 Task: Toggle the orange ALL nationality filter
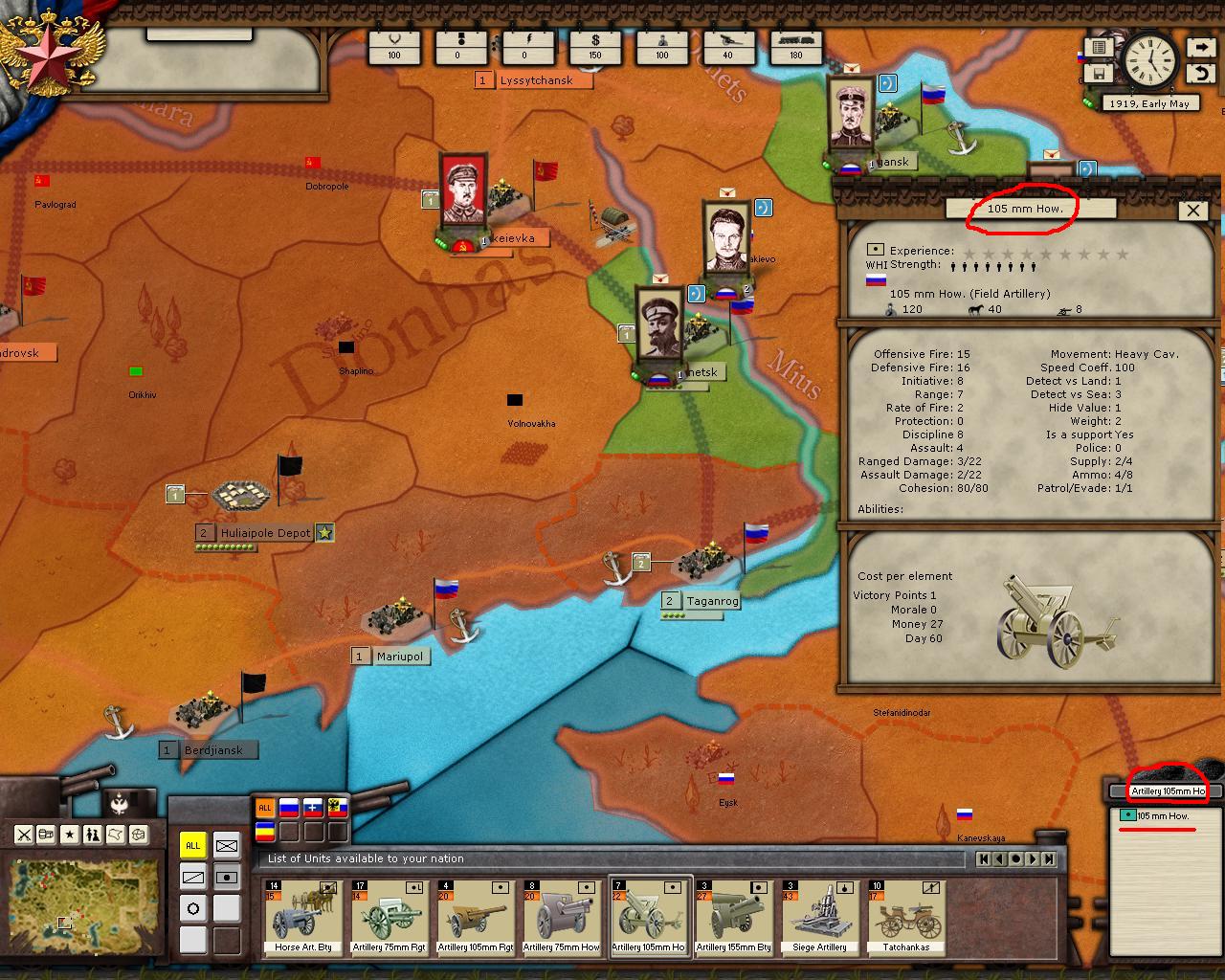tap(265, 808)
